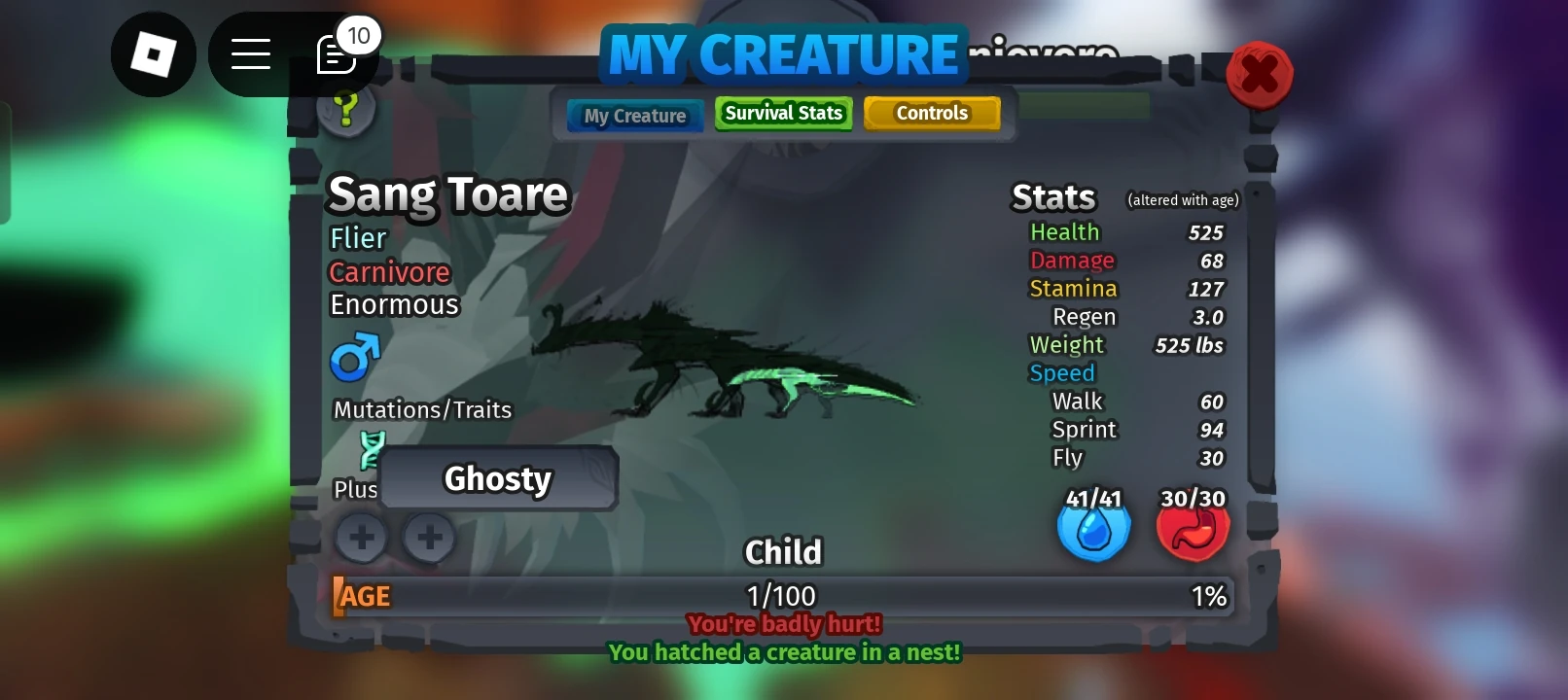Click the red stomach hunger icon
The image size is (1568, 700).
click(x=1193, y=528)
